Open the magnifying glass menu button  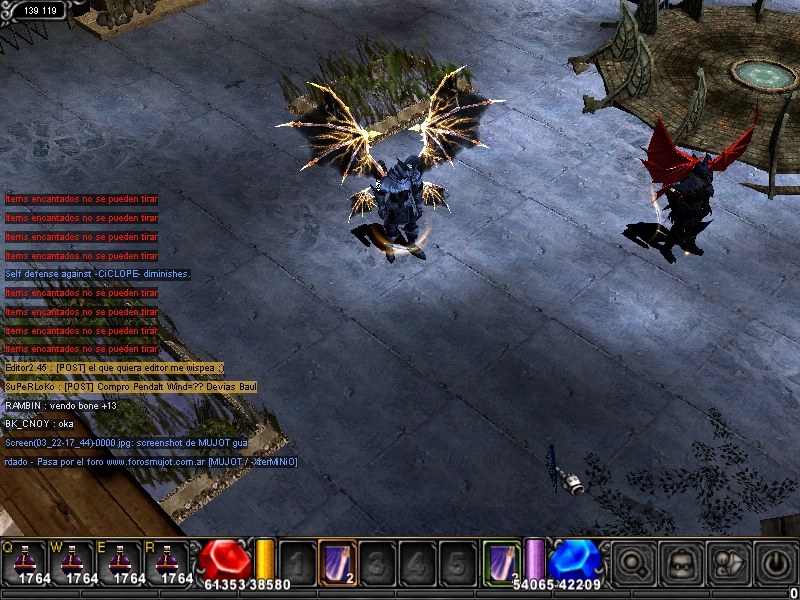(x=632, y=564)
